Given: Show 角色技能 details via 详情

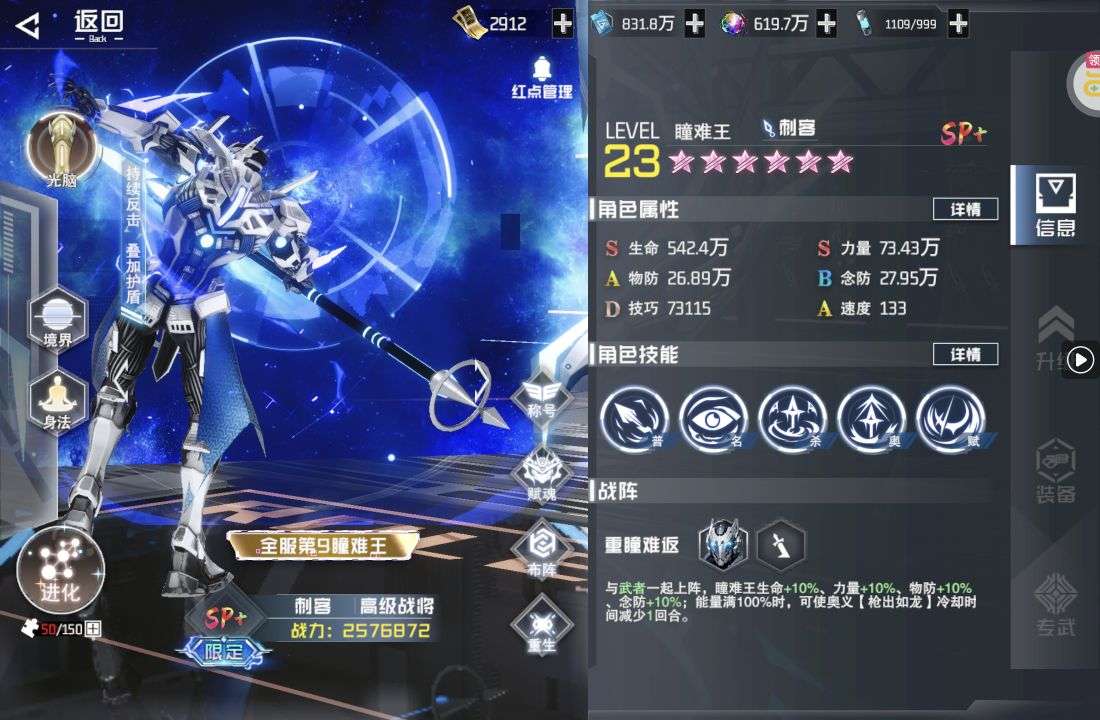Looking at the screenshot, I should pos(965,354).
